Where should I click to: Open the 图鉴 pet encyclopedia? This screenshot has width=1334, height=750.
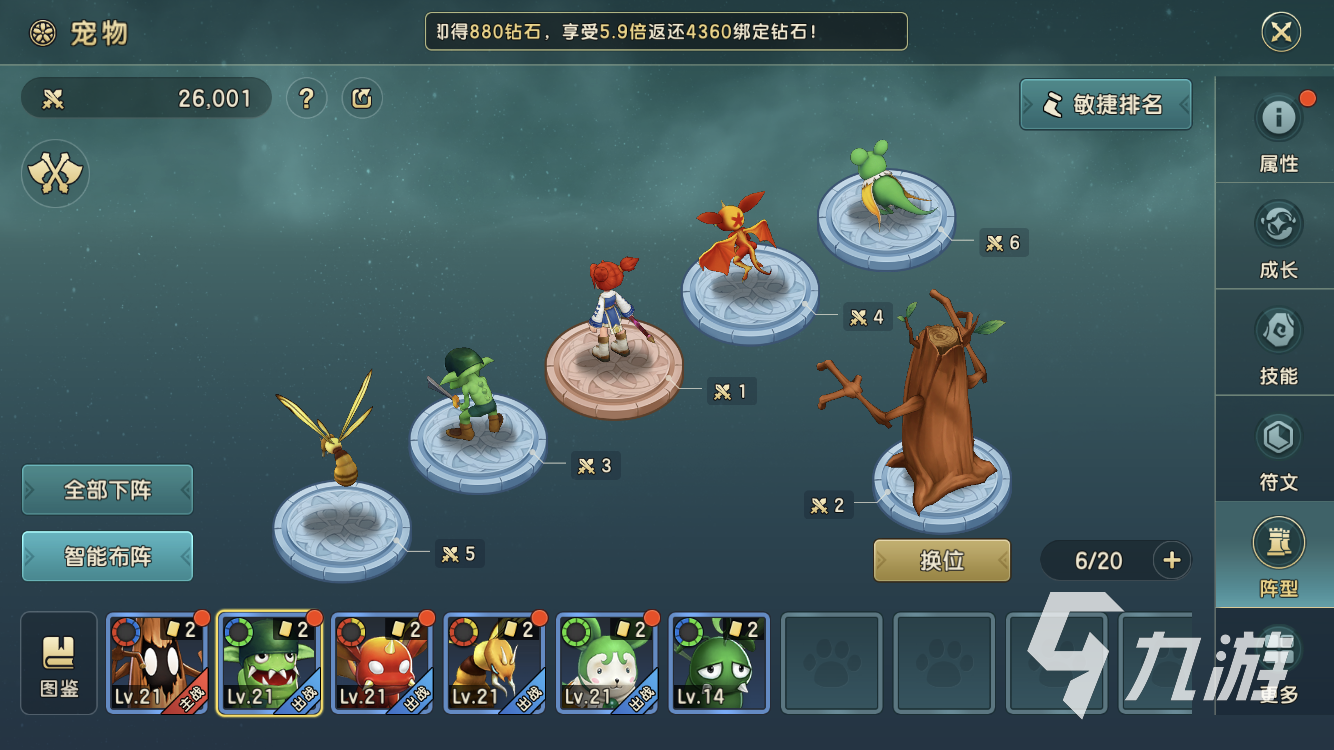point(59,663)
